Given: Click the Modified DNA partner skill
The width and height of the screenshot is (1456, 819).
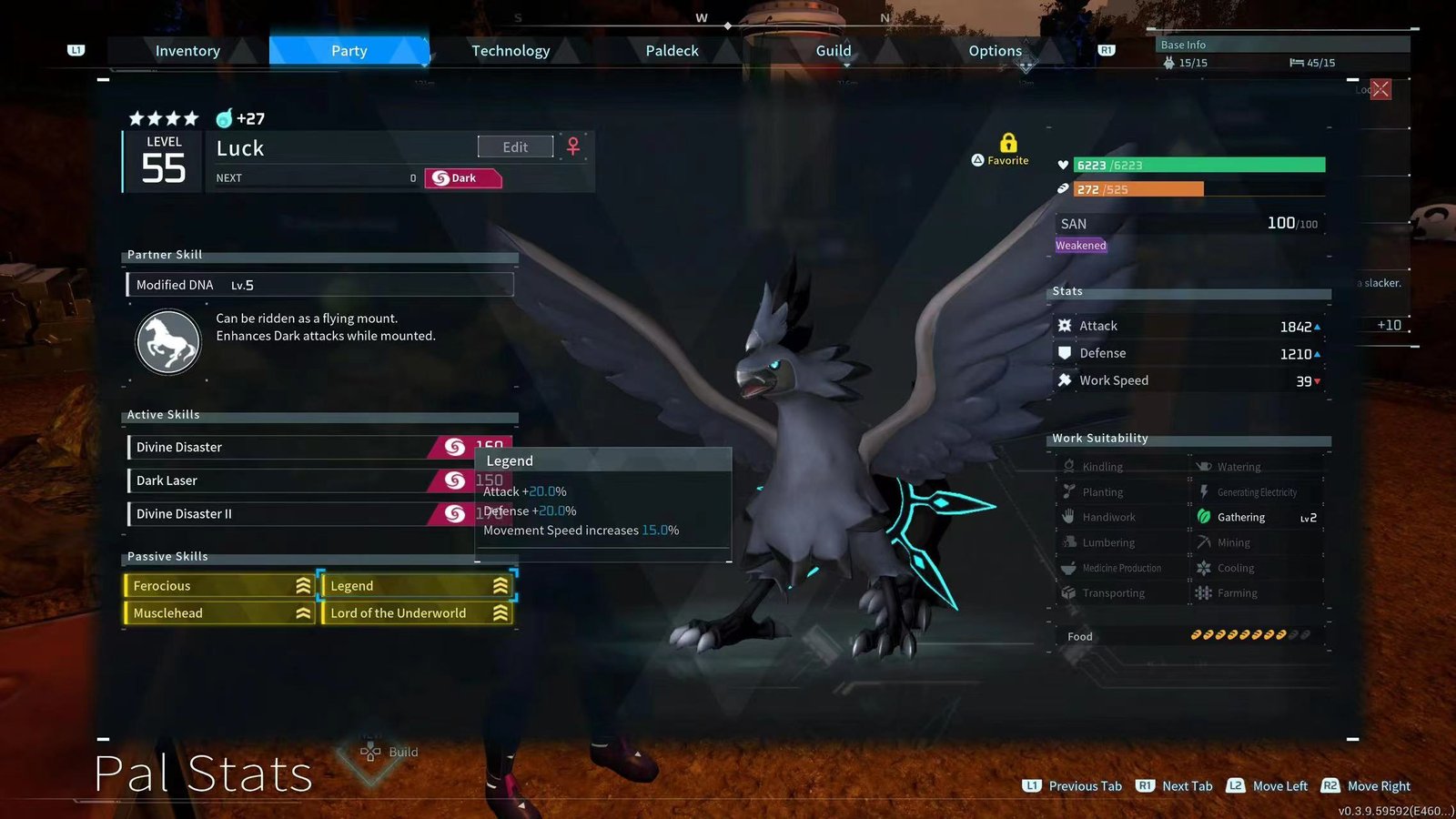Looking at the screenshot, I should (x=319, y=285).
